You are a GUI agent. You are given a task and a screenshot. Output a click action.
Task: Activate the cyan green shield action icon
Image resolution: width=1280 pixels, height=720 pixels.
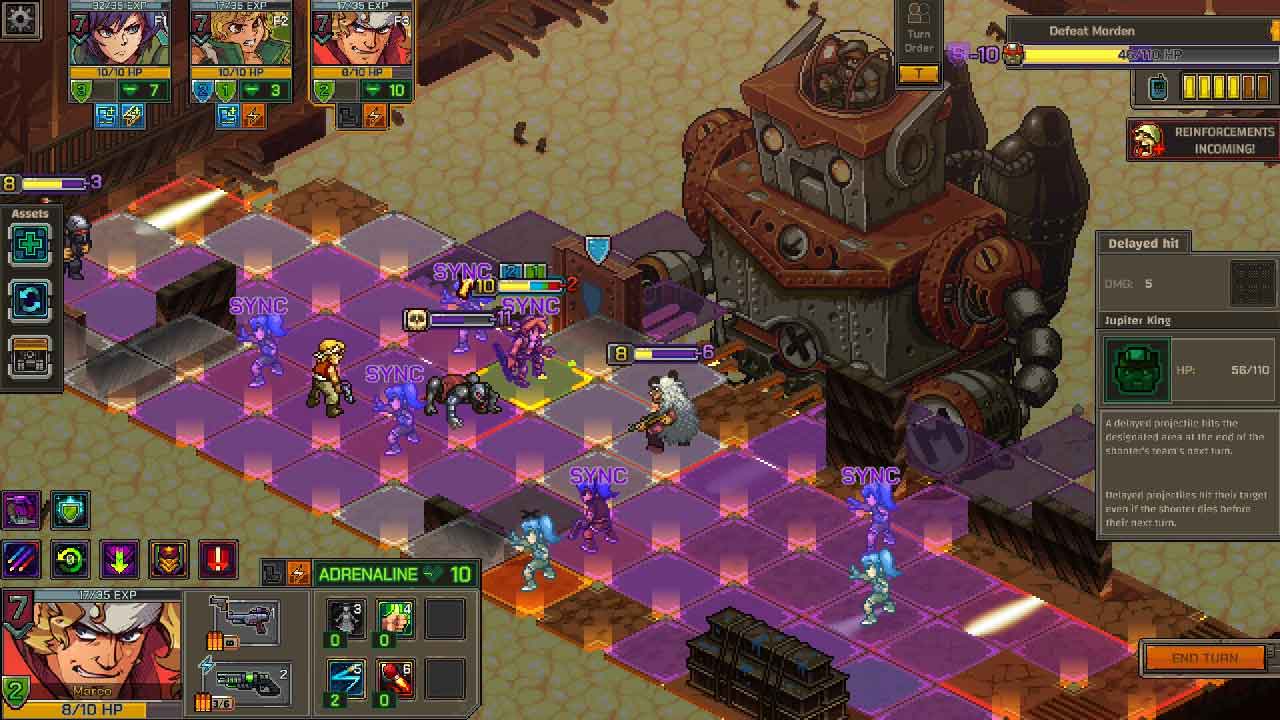coord(70,509)
